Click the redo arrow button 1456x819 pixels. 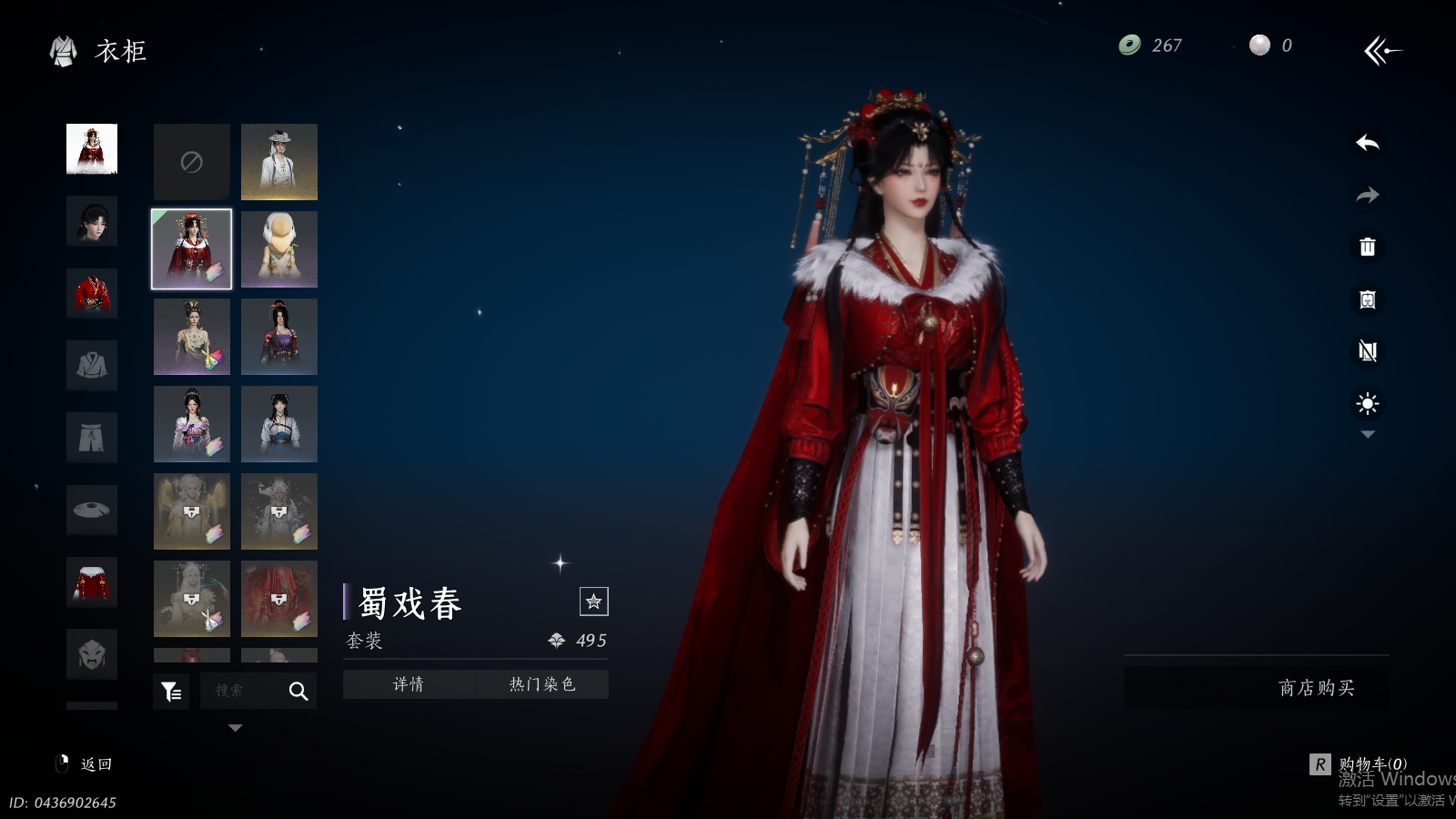(x=1367, y=195)
